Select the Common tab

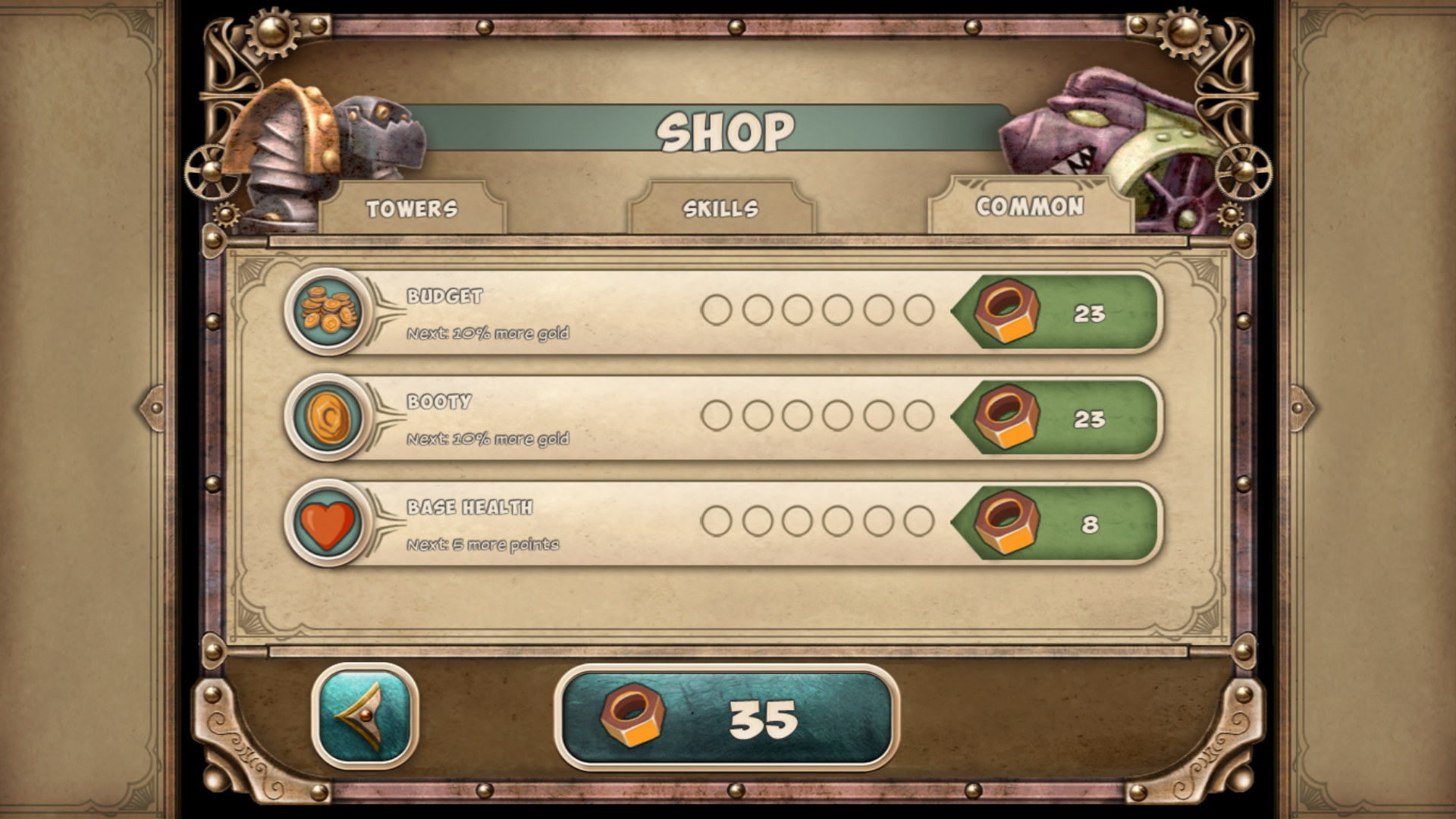point(1031,205)
